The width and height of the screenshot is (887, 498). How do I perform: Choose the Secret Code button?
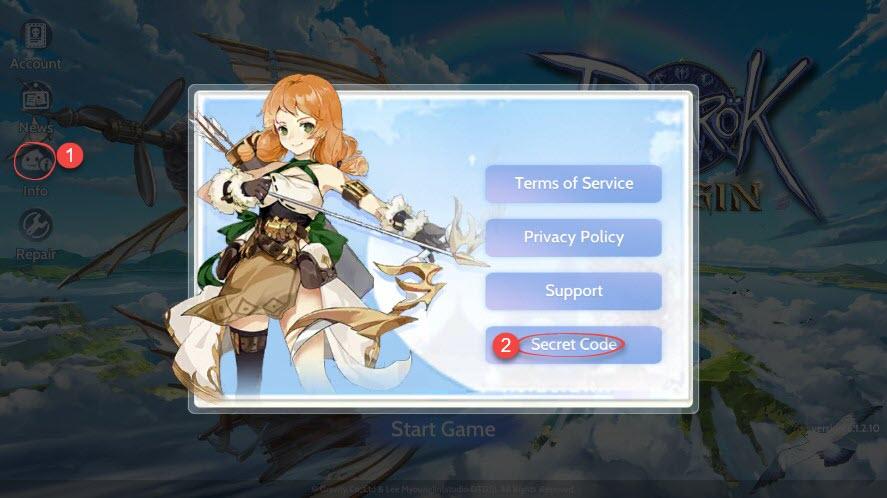[x=573, y=345]
